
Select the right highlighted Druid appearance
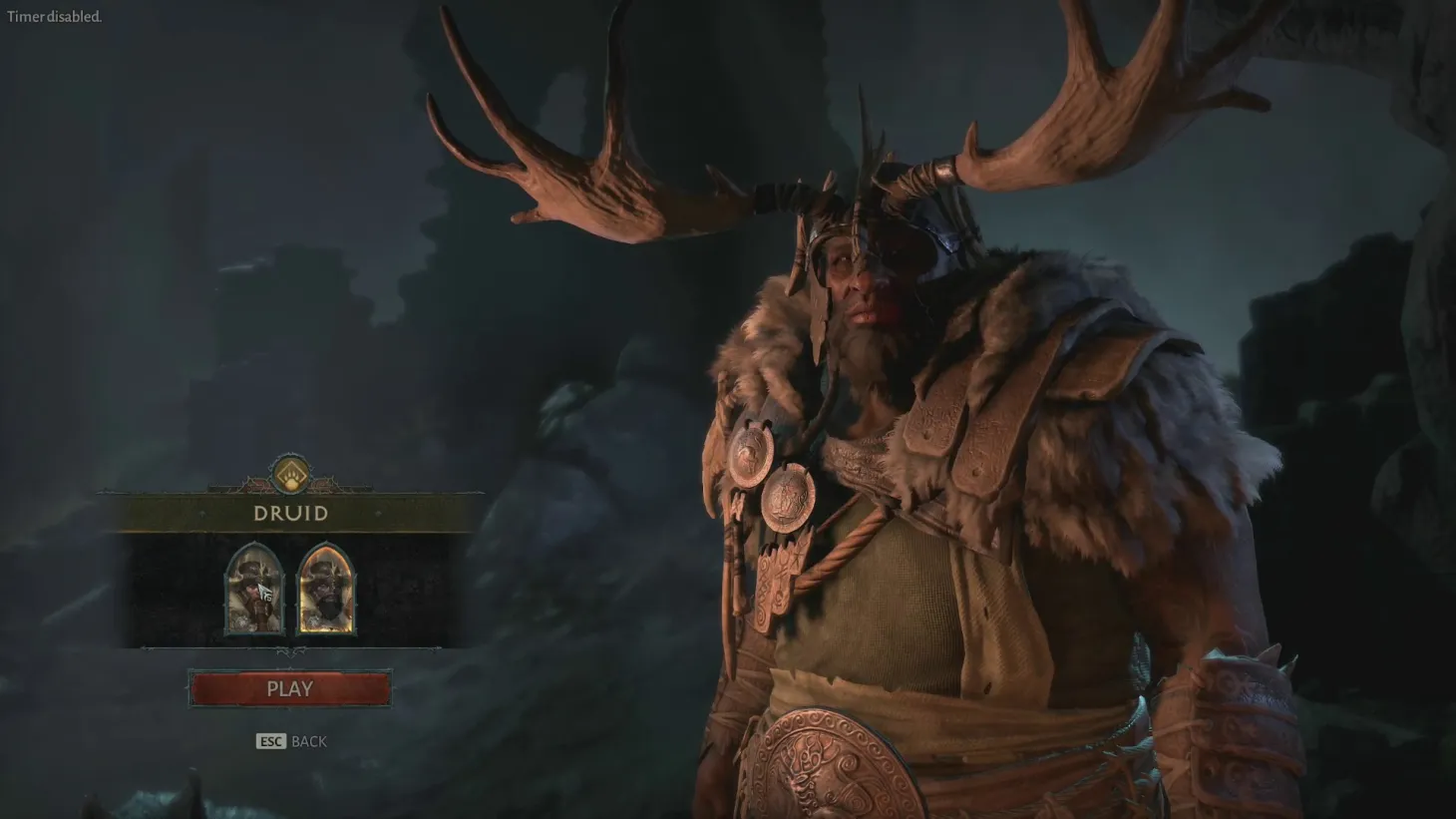[x=327, y=591]
